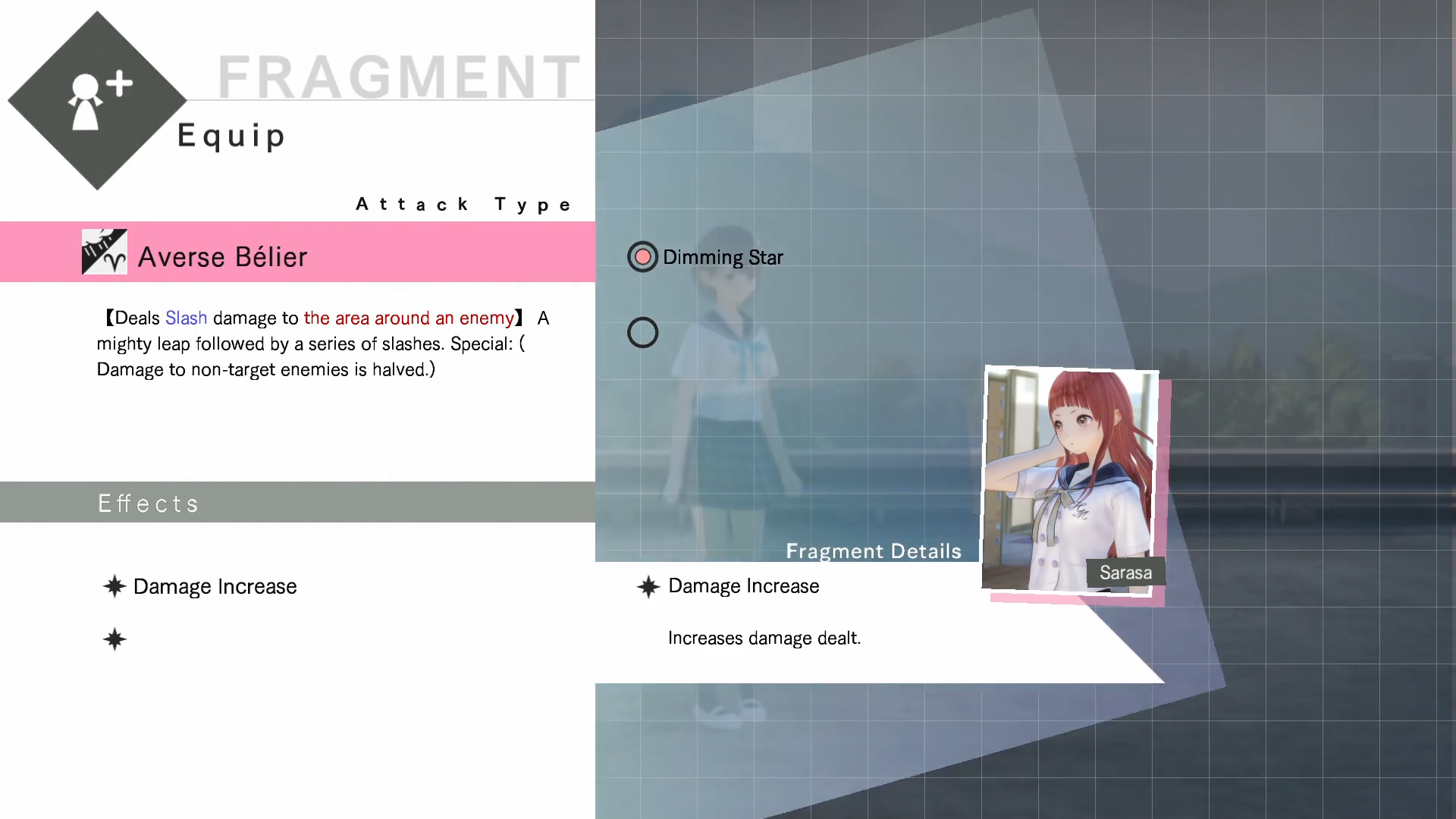1456x819 pixels.
Task: Click the Damage Increase star in Fragment Details
Action: 648,586
